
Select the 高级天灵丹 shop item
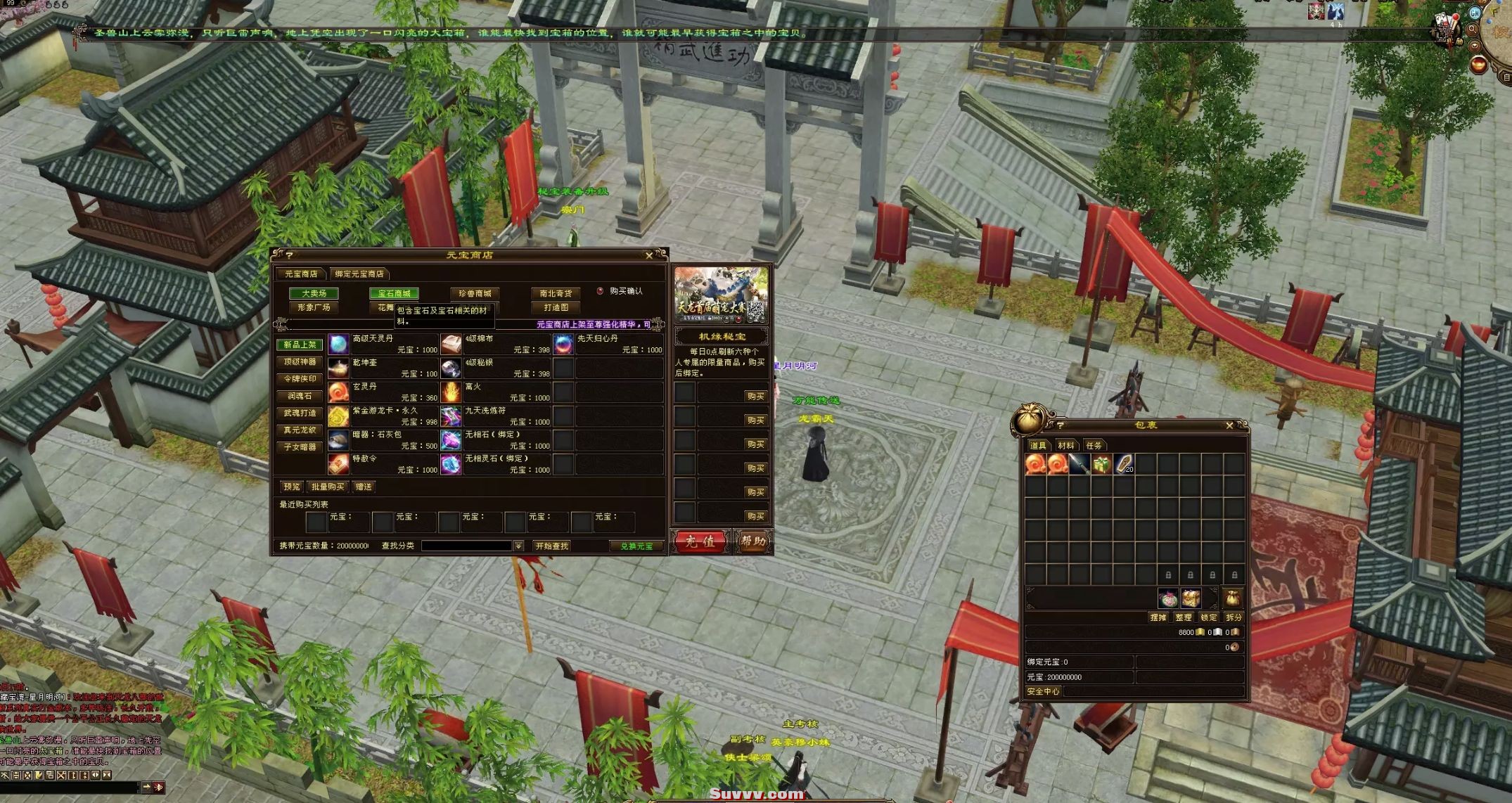tap(339, 344)
